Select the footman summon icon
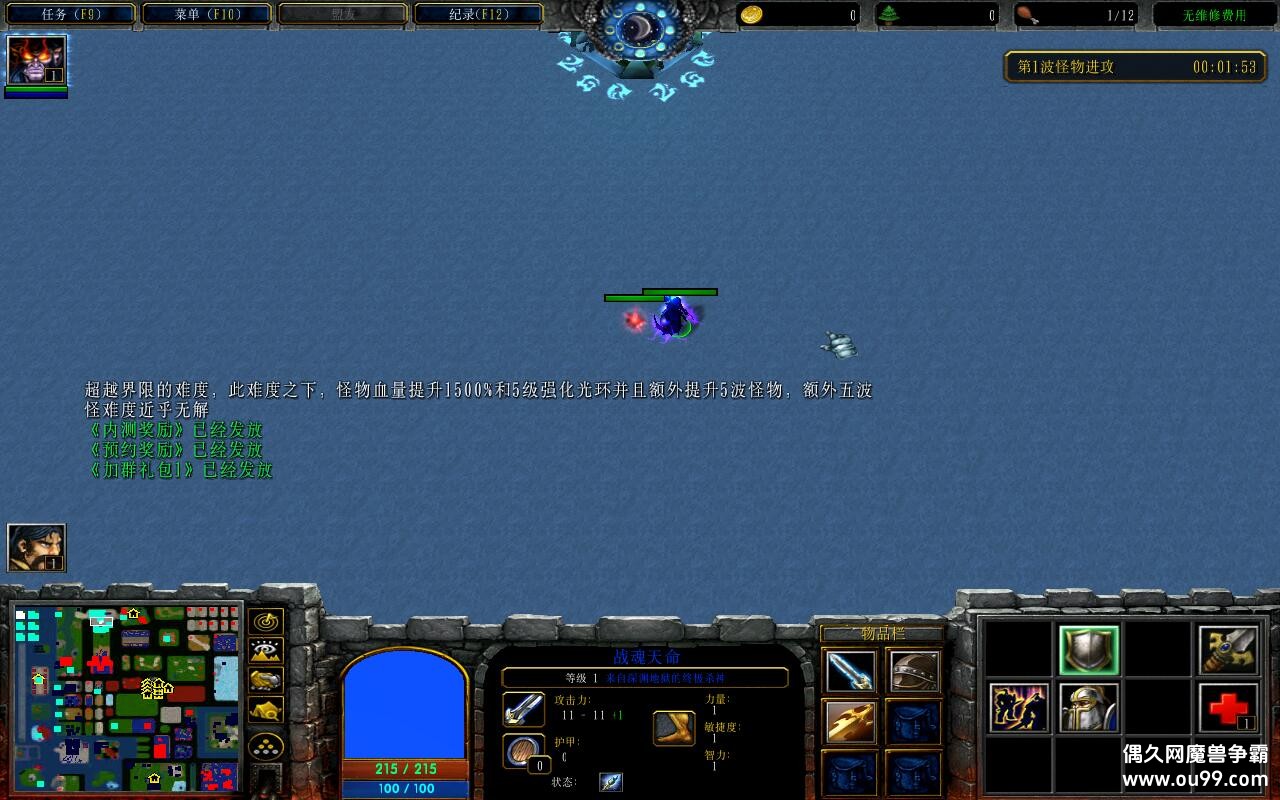This screenshot has width=1280, height=800. (x=1088, y=706)
